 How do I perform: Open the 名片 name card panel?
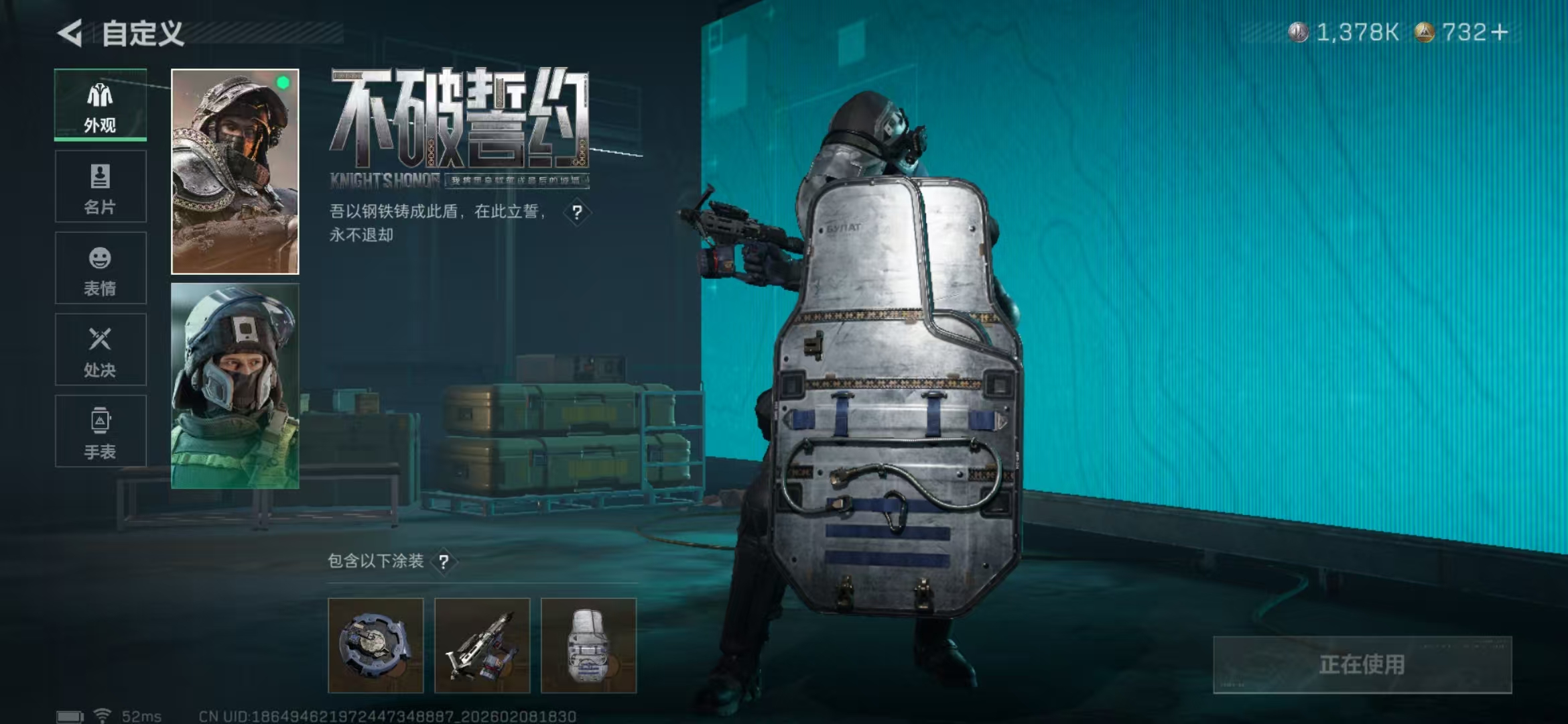[99, 186]
